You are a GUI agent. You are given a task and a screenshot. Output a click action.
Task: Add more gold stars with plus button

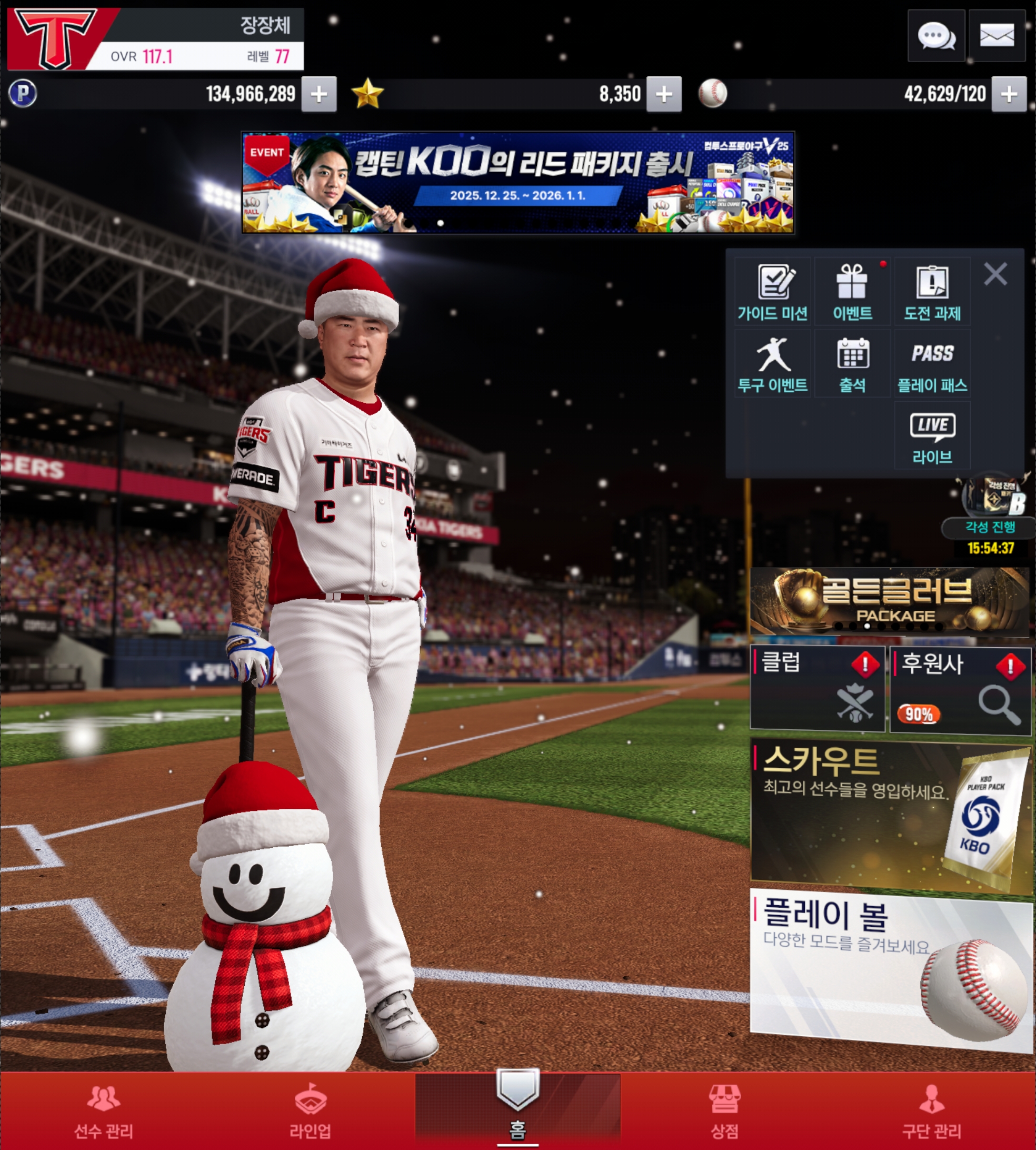click(664, 94)
